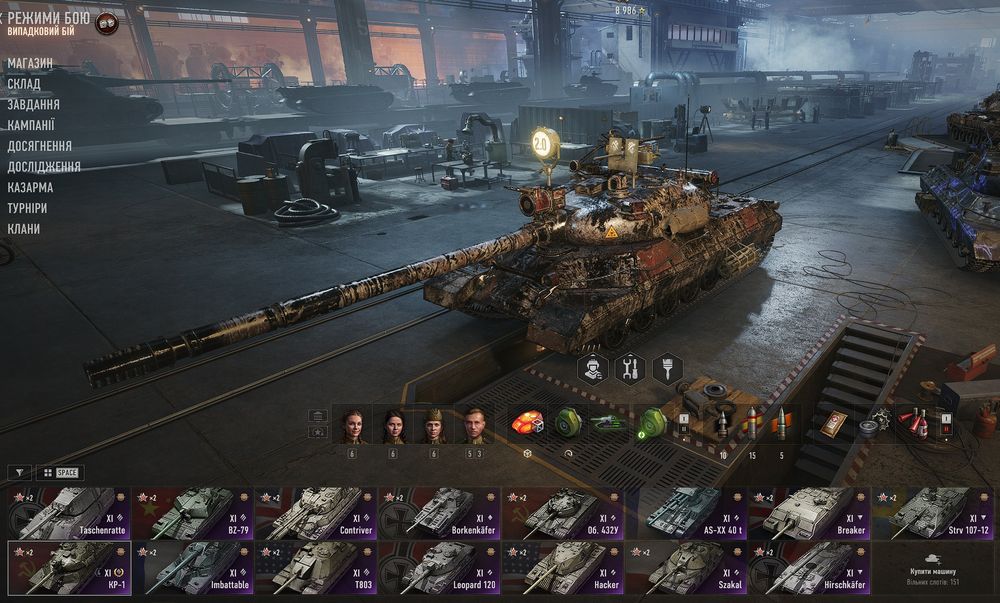Open the paintbrush exterior customization icon
Image resolution: width=1000 pixels, height=603 pixels.
(667, 369)
